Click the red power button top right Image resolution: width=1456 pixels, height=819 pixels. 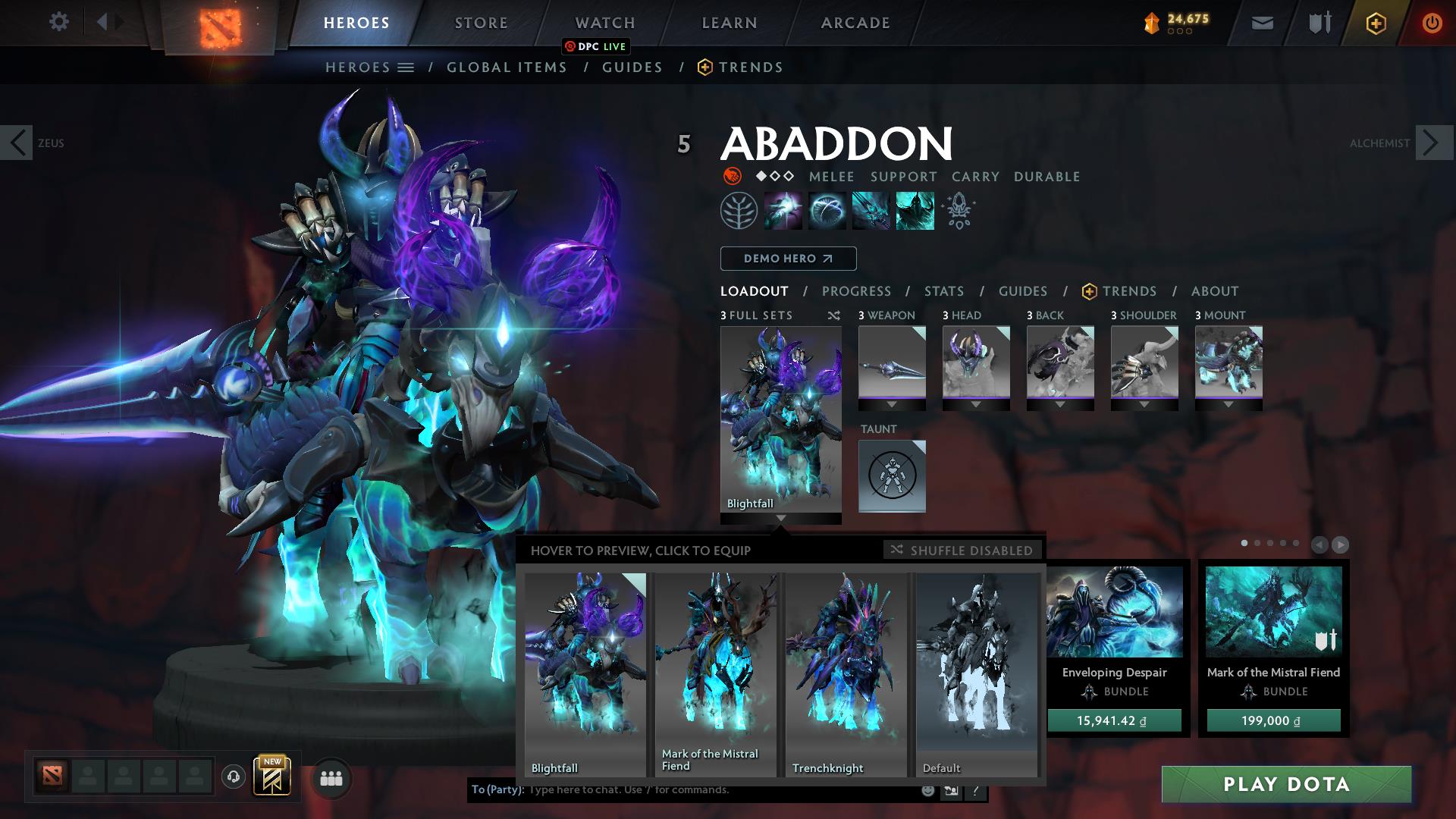[x=1432, y=23]
